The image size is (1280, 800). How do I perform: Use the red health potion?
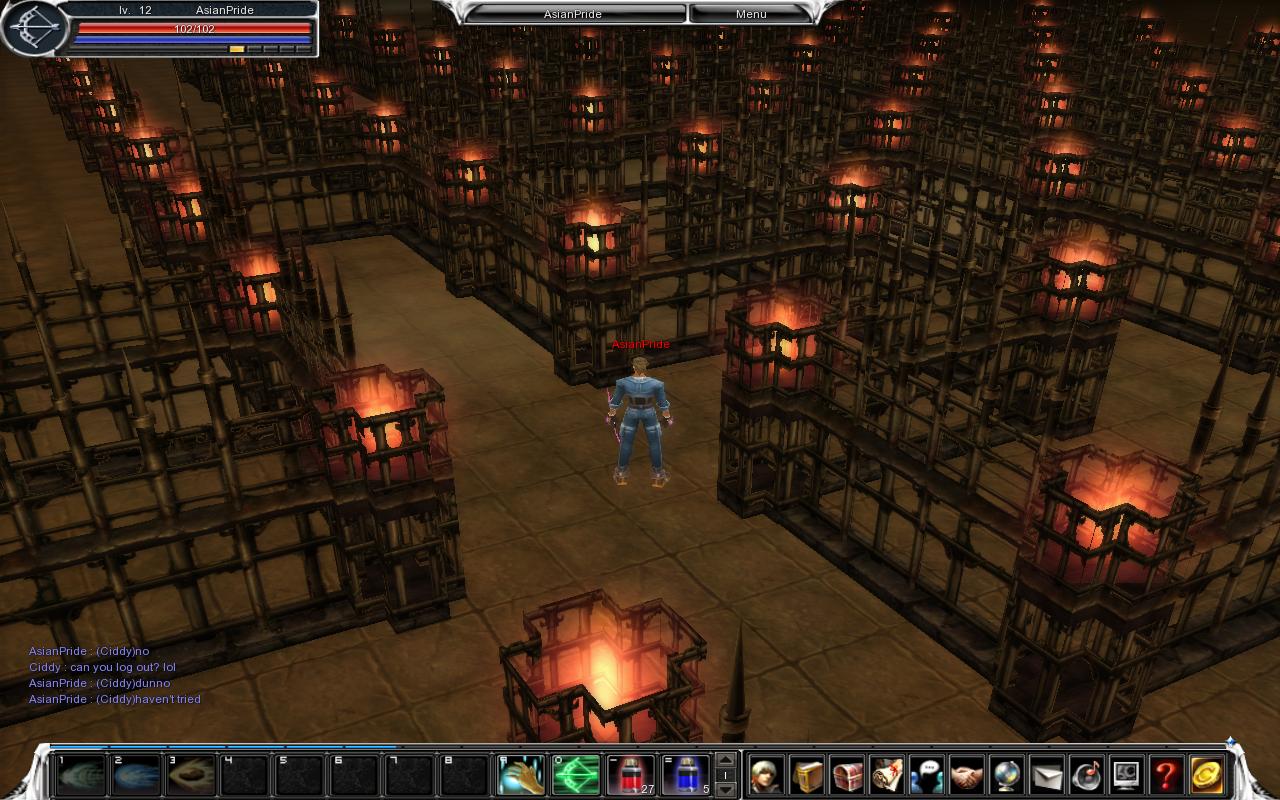[x=631, y=775]
